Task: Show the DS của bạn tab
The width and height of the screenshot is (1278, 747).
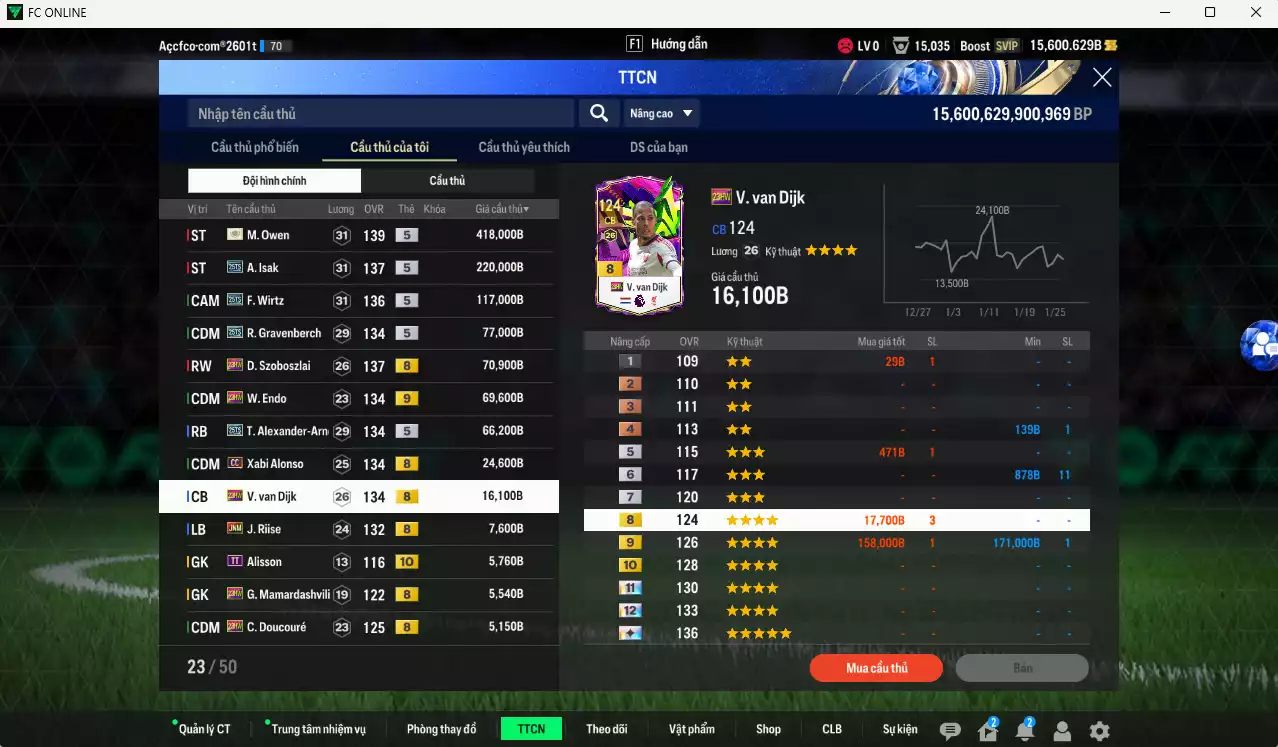Action: (659, 147)
